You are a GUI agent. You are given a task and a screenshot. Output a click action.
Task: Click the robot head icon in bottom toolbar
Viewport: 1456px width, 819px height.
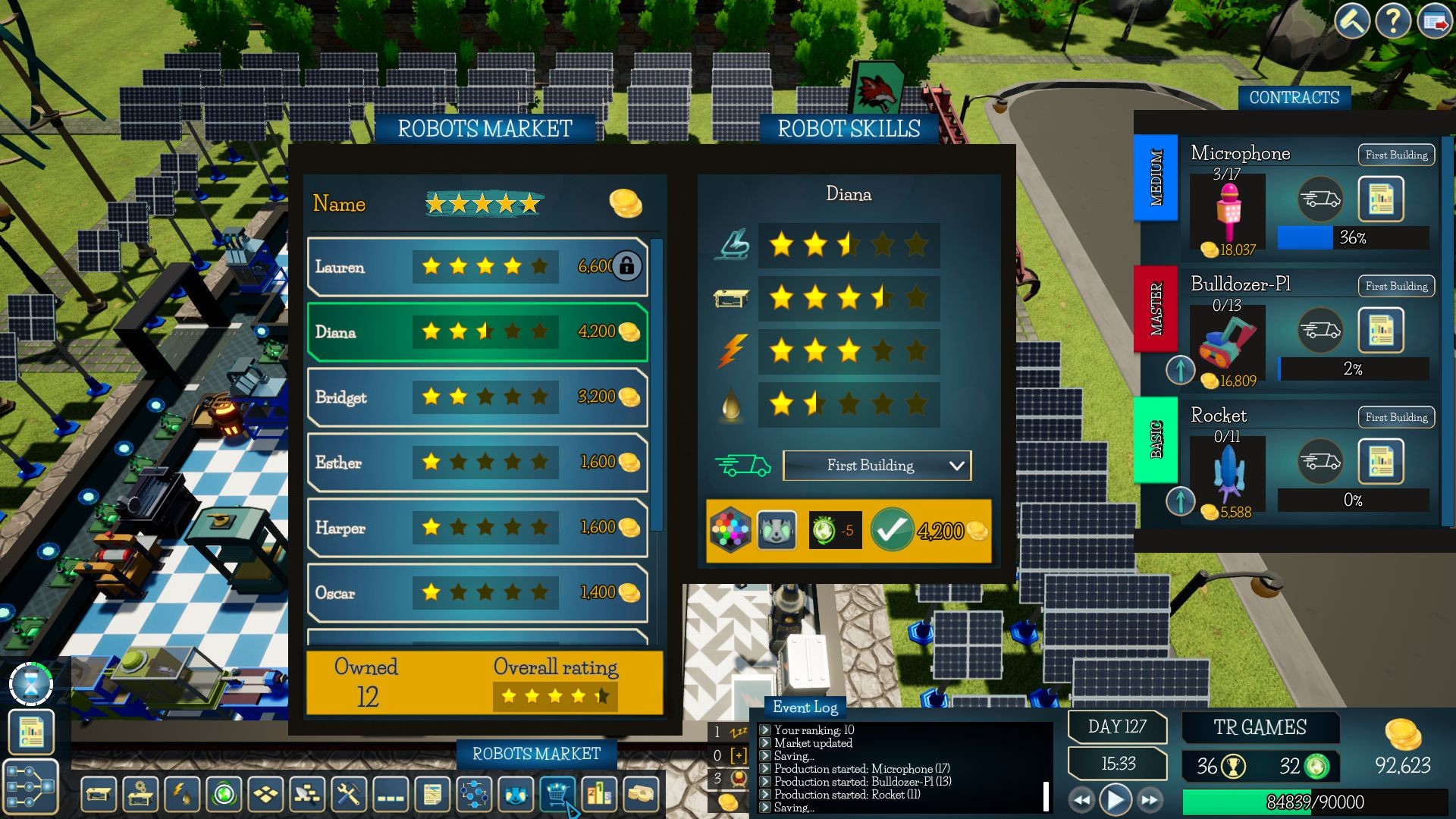click(515, 795)
